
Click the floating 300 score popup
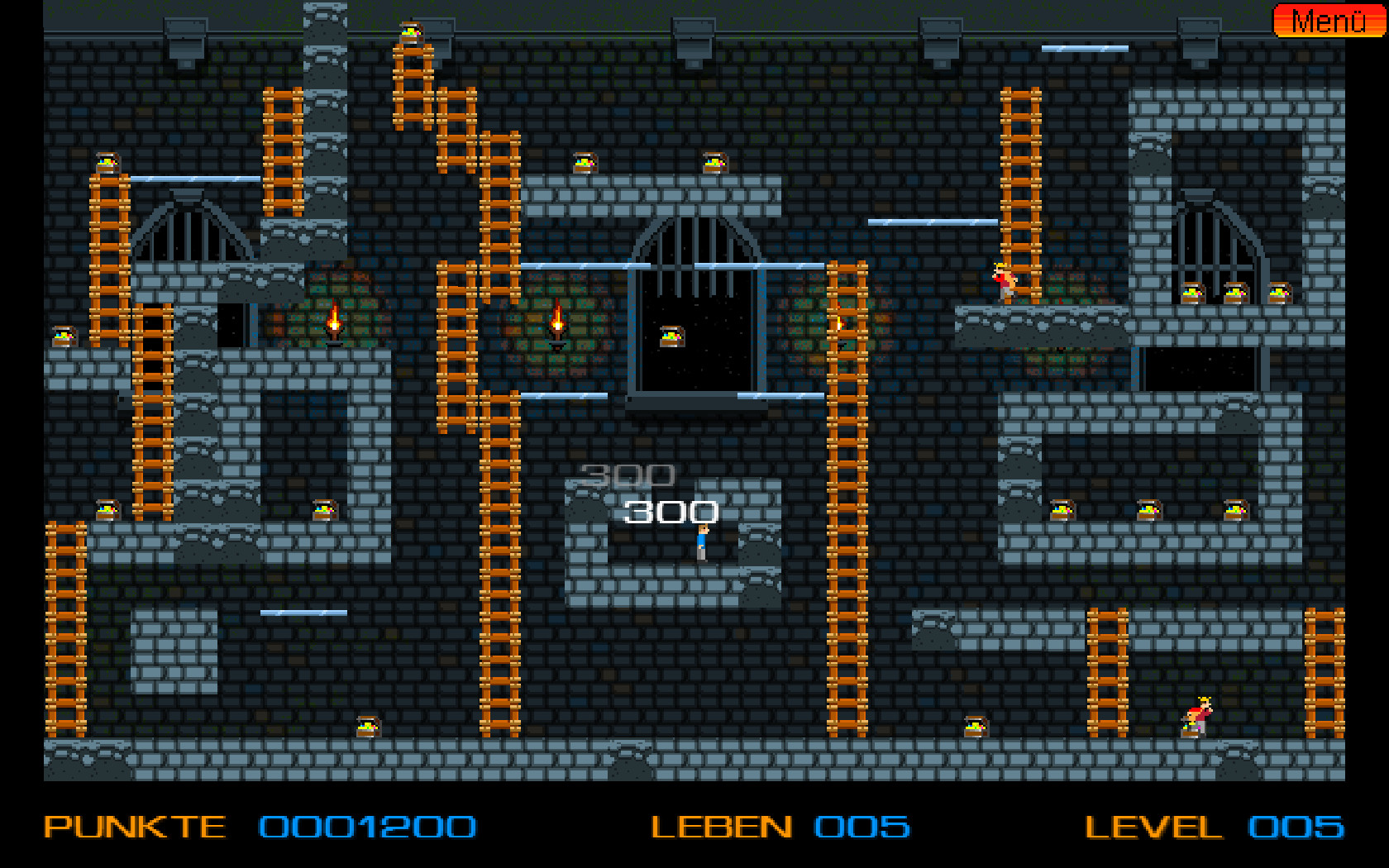[671, 511]
